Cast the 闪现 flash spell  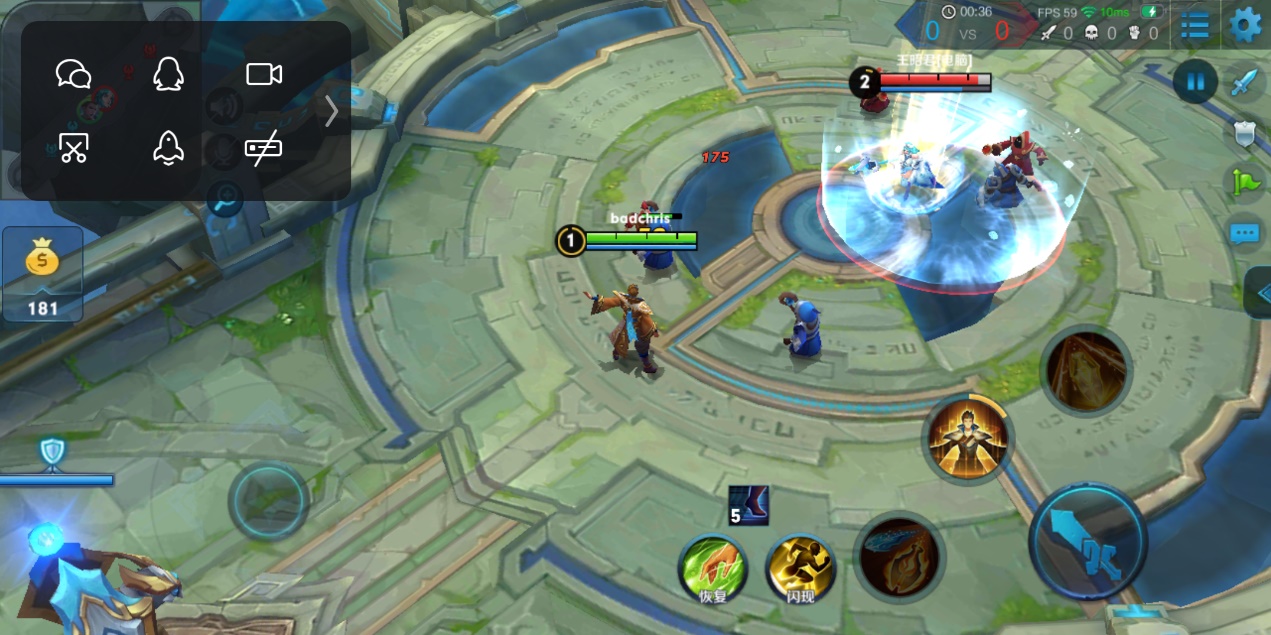(801, 569)
